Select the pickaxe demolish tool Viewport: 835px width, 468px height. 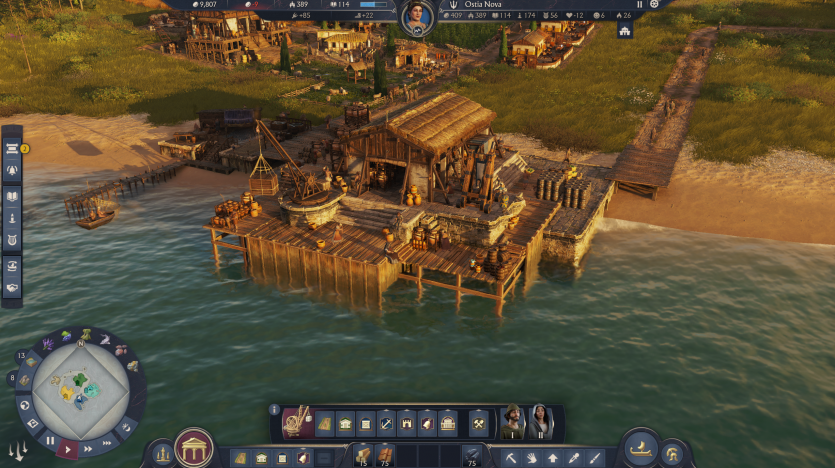click(x=509, y=458)
